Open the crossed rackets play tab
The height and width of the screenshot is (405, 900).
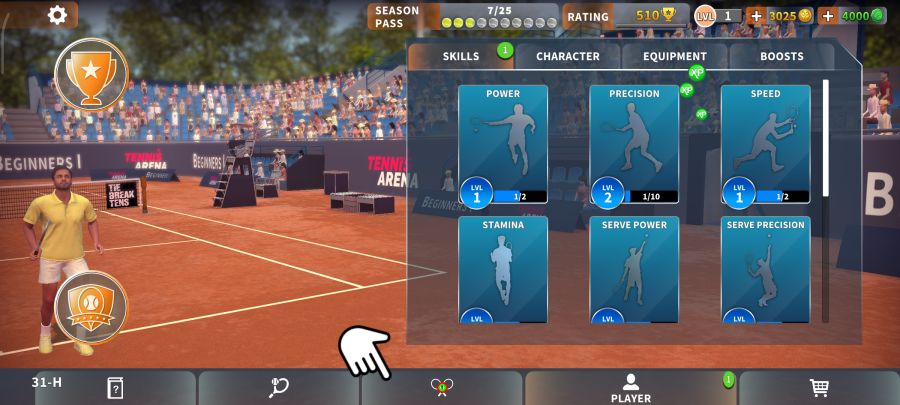[442, 388]
